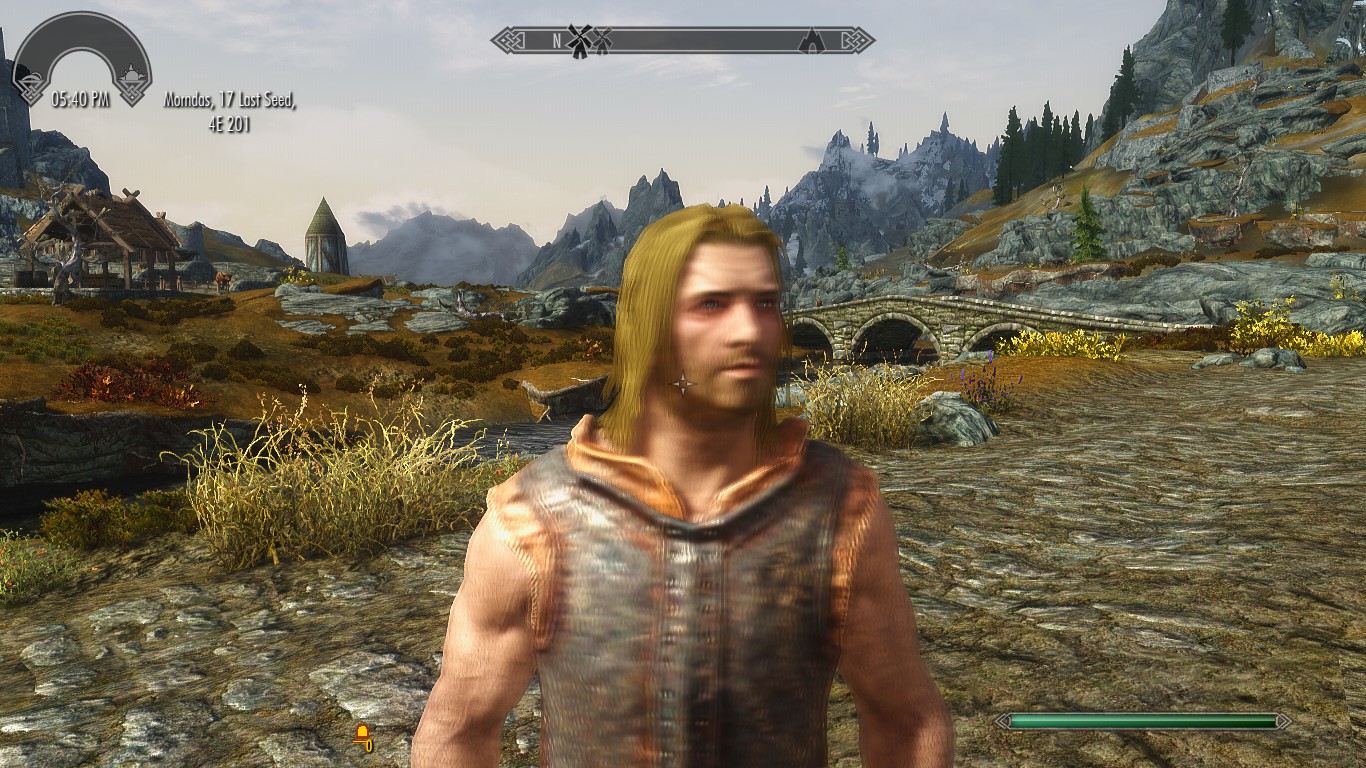Click the N direction marker on the compass

click(555, 38)
